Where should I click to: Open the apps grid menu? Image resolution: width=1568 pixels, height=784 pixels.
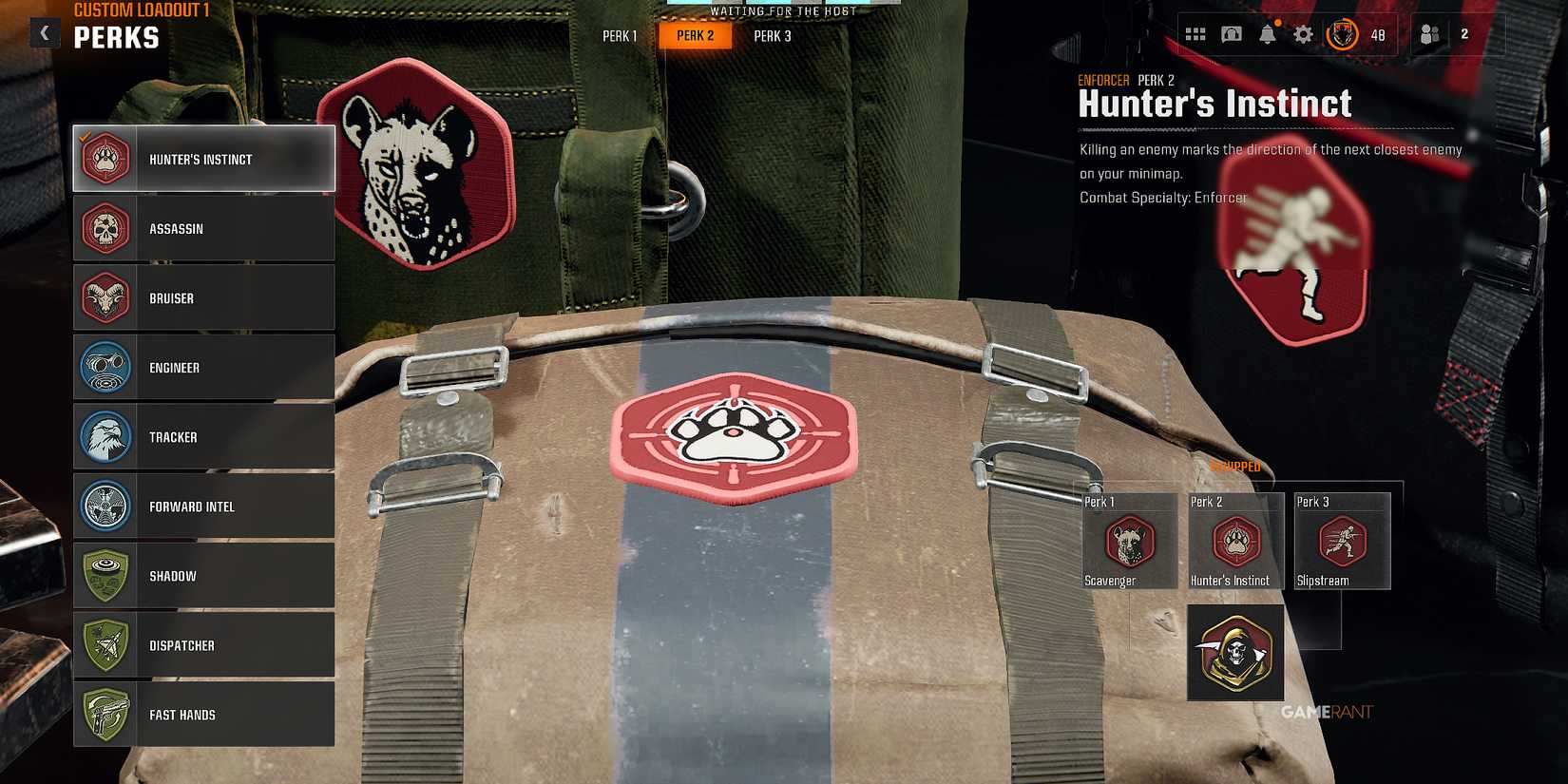(1195, 33)
